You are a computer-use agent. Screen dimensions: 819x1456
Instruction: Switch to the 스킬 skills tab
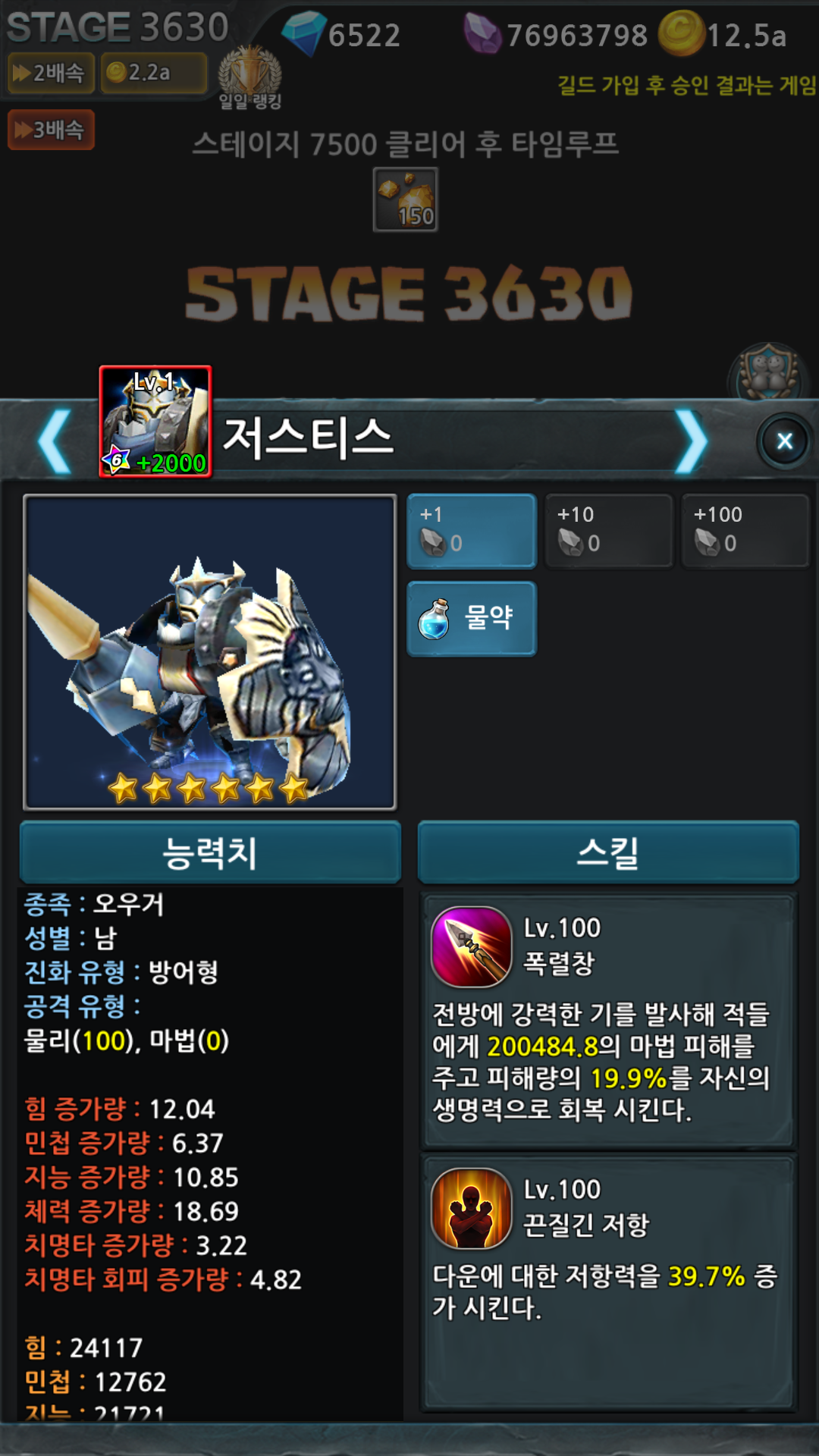(608, 852)
